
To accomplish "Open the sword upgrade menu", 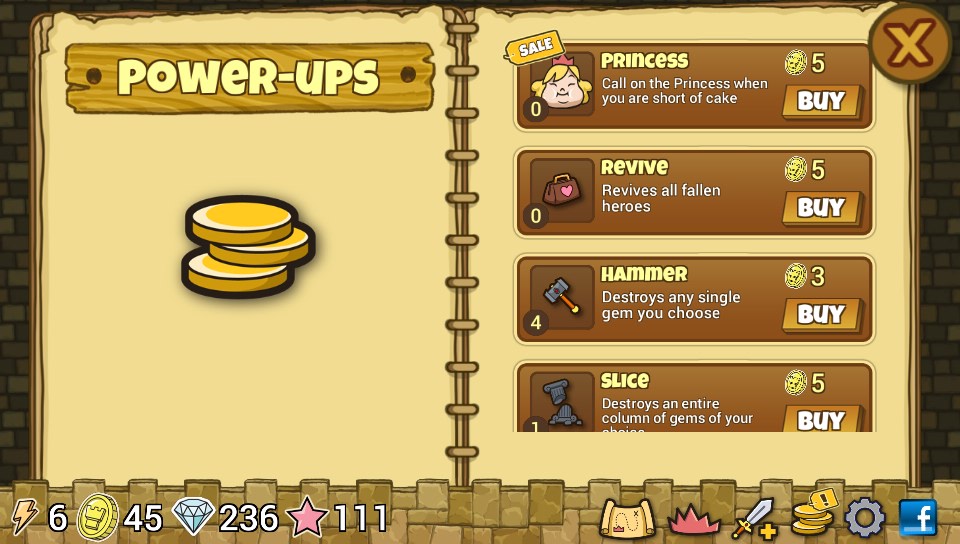I will pos(754,518).
